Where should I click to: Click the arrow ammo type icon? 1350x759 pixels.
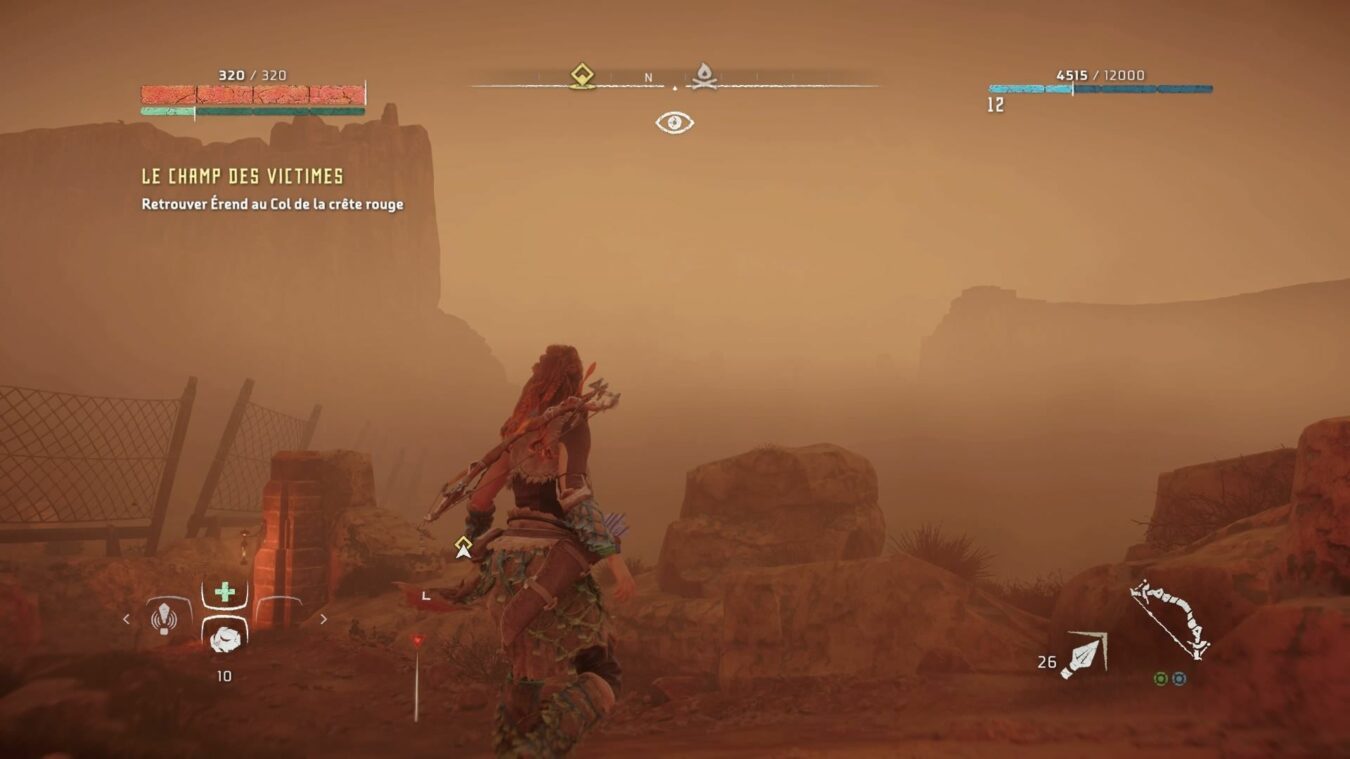1083,655
